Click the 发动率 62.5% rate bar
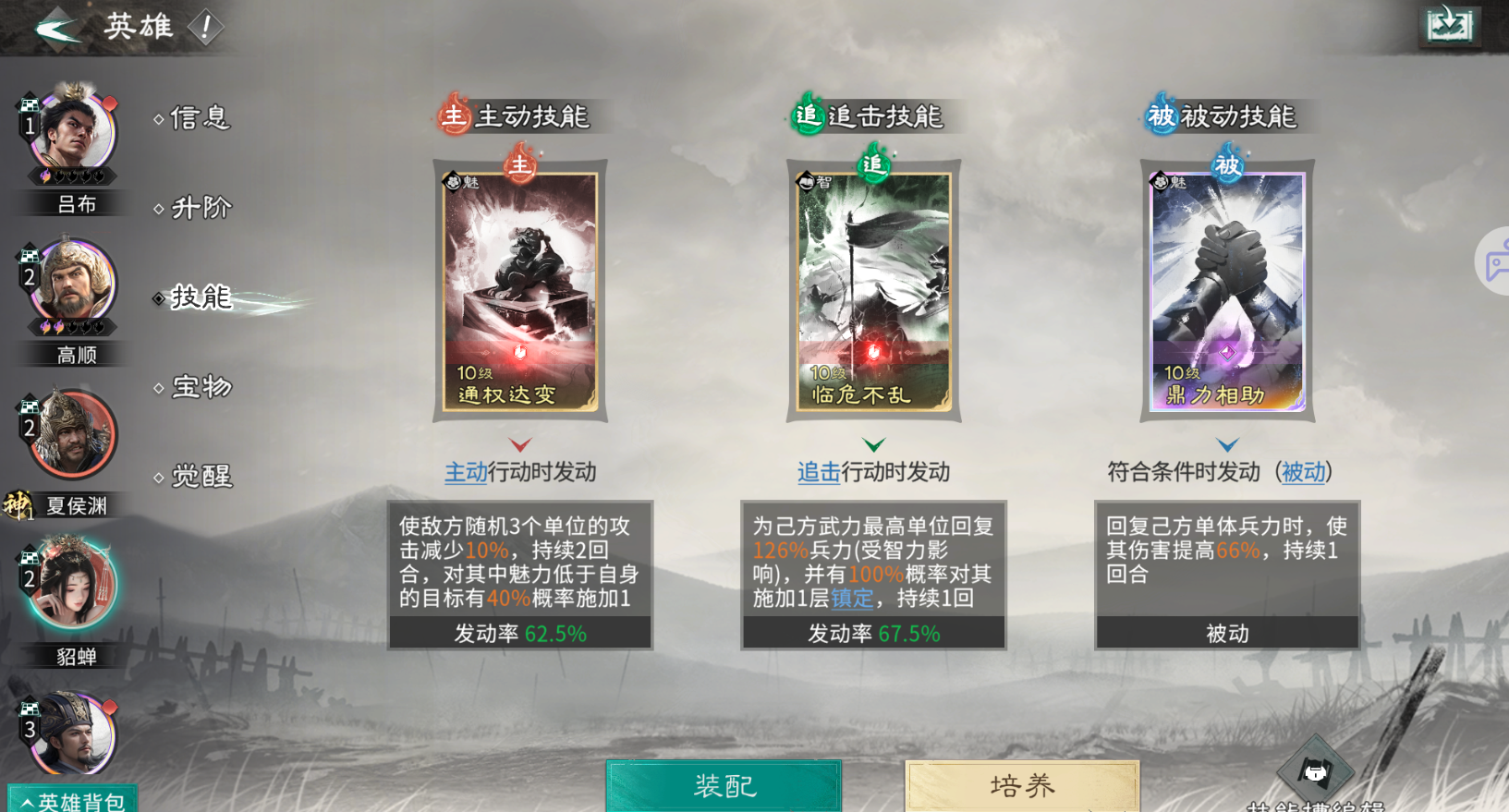This screenshot has height=812, width=1509. pyautogui.click(x=520, y=635)
